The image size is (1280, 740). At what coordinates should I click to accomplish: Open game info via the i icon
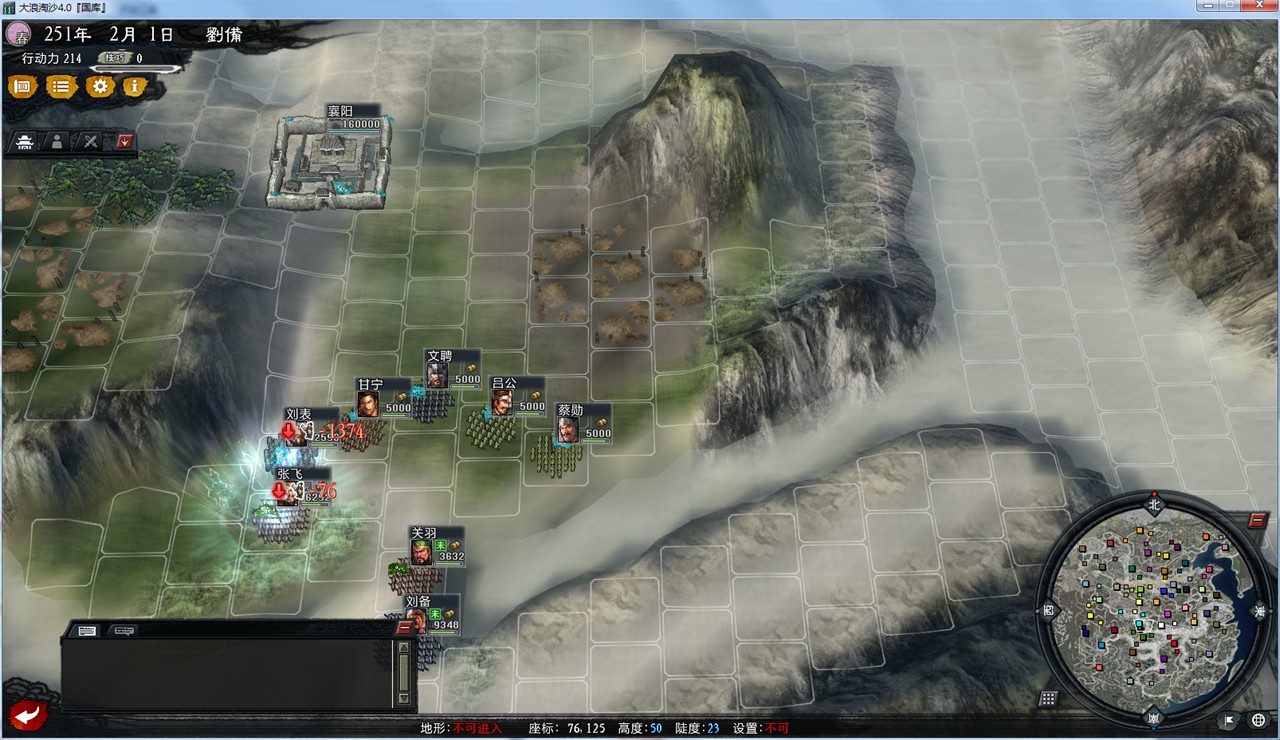tap(134, 87)
